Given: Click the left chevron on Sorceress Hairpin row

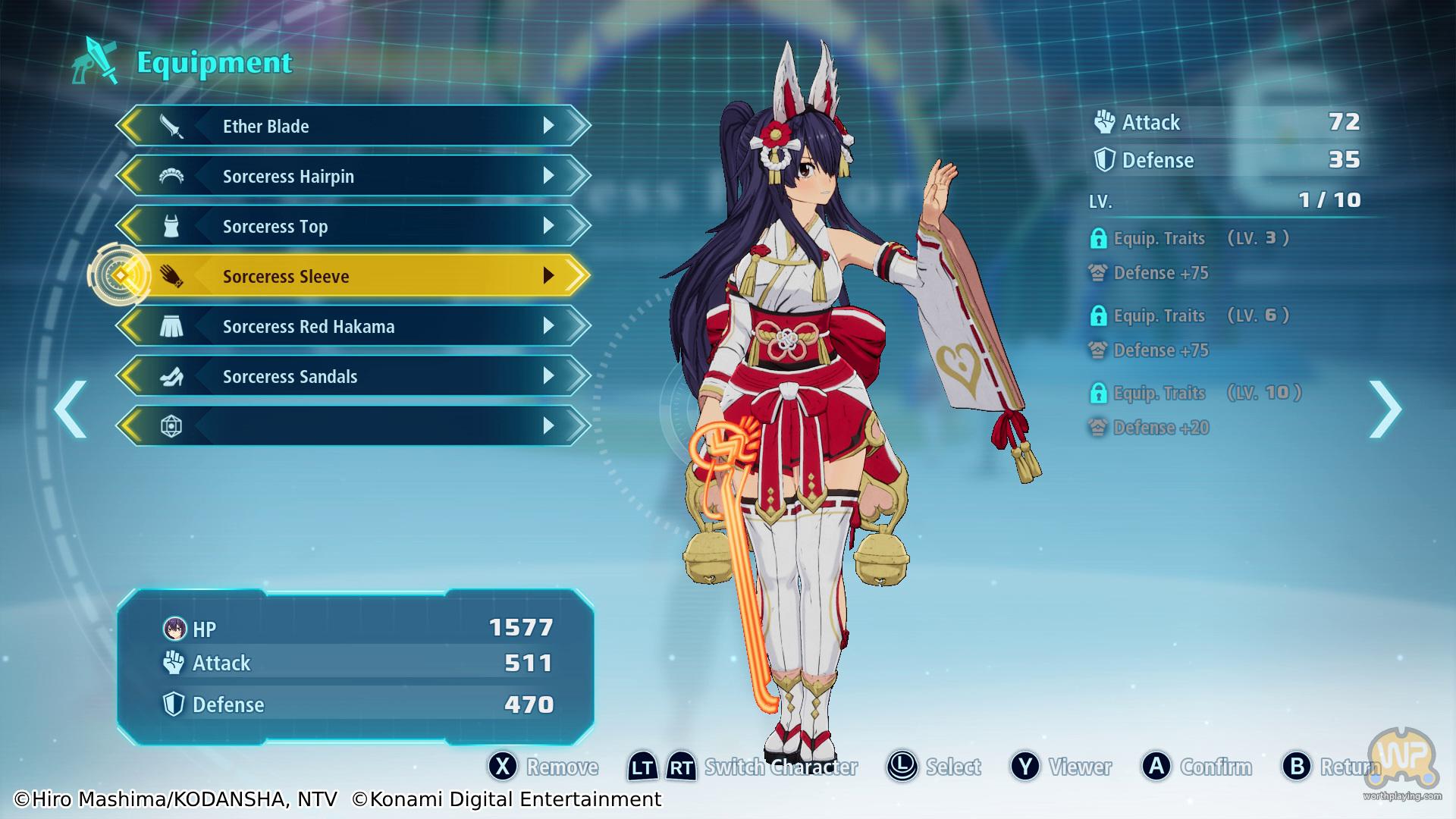Looking at the screenshot, I should point(132,176).
